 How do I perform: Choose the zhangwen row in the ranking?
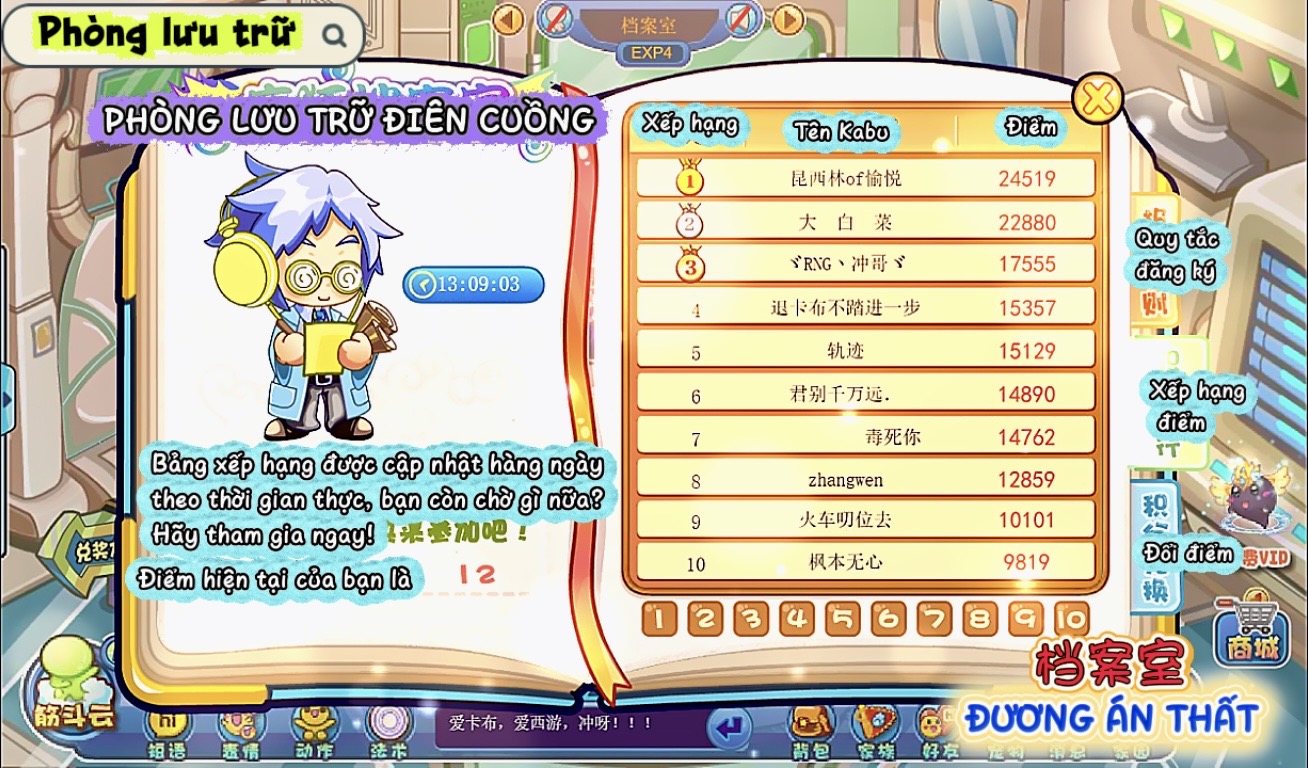pyautogui.click(x=865, y=480)
